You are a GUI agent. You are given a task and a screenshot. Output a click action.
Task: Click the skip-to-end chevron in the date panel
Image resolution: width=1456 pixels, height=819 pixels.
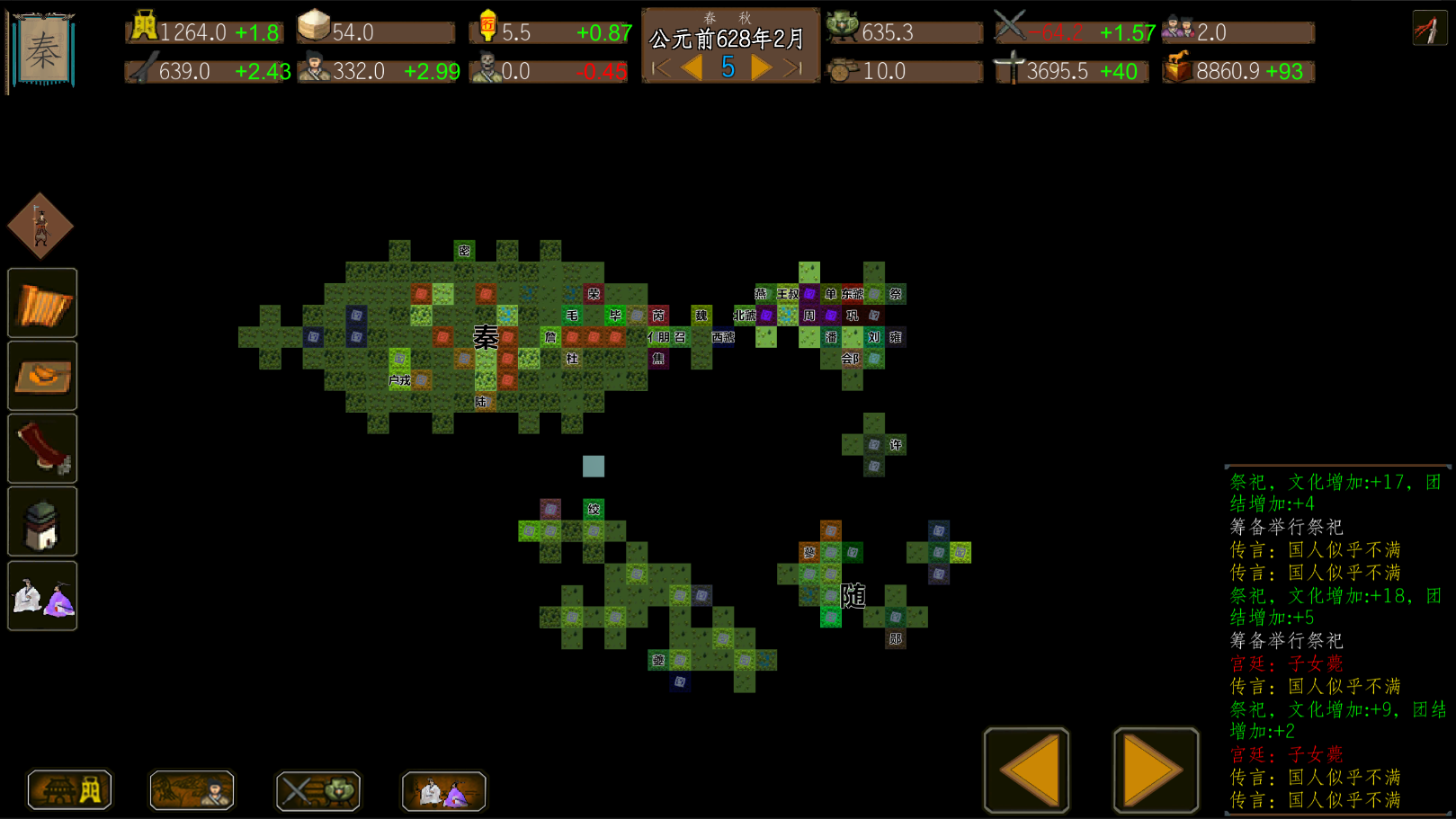(791, 66)
